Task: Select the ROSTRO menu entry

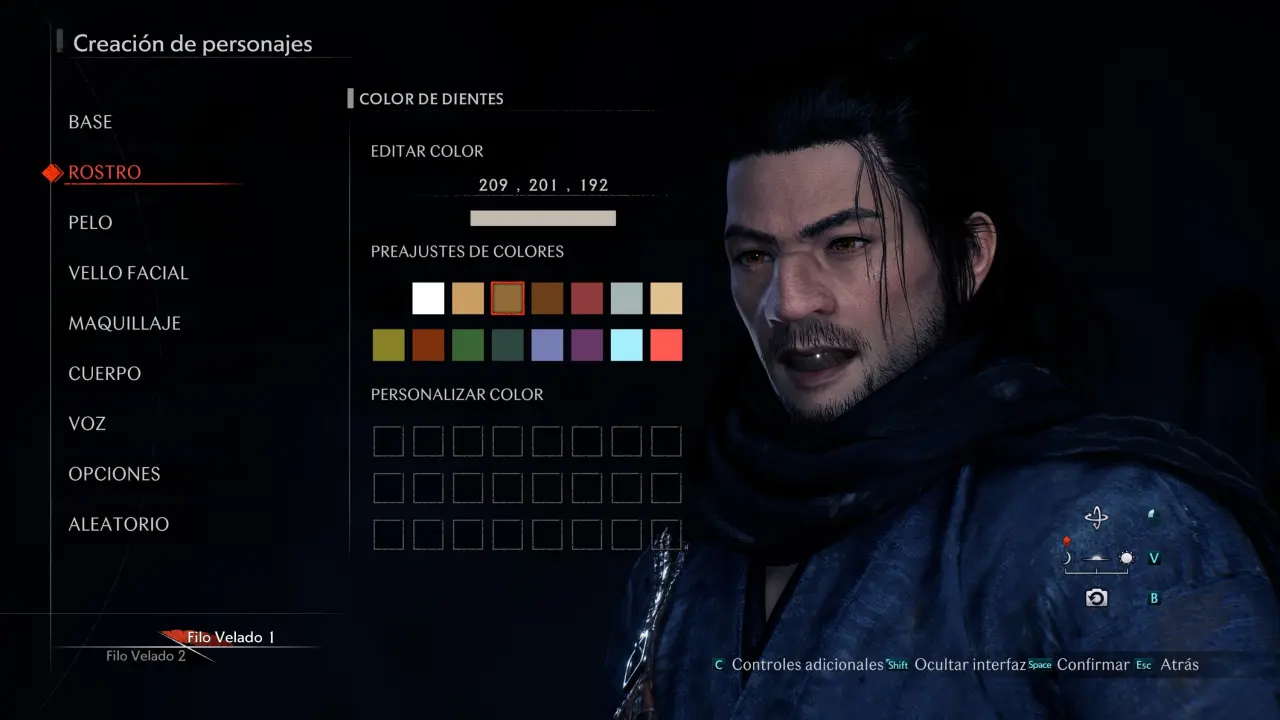Action: coord(105,172)
